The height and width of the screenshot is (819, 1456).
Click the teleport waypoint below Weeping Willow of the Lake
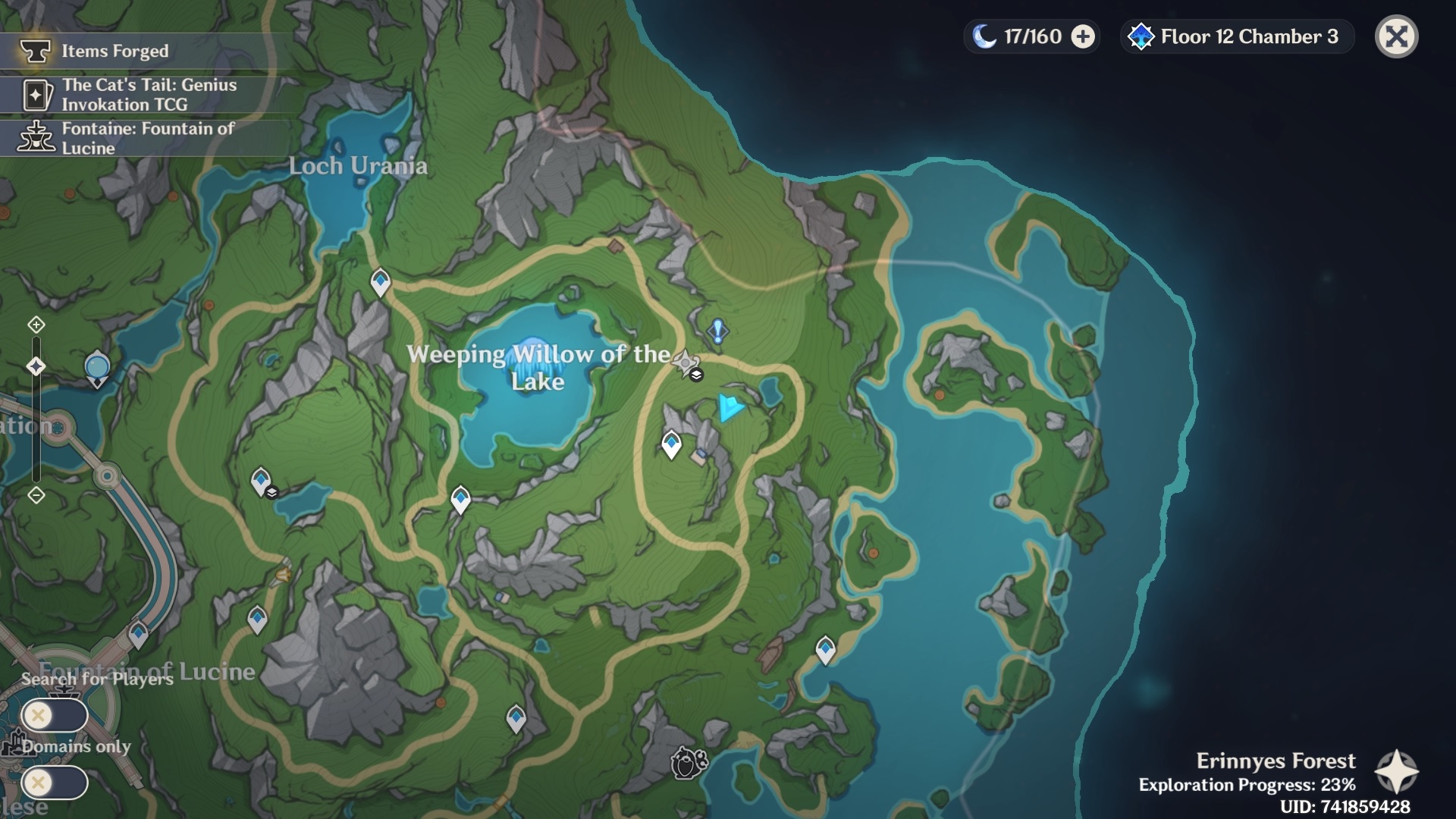click(x=460, y=497)
